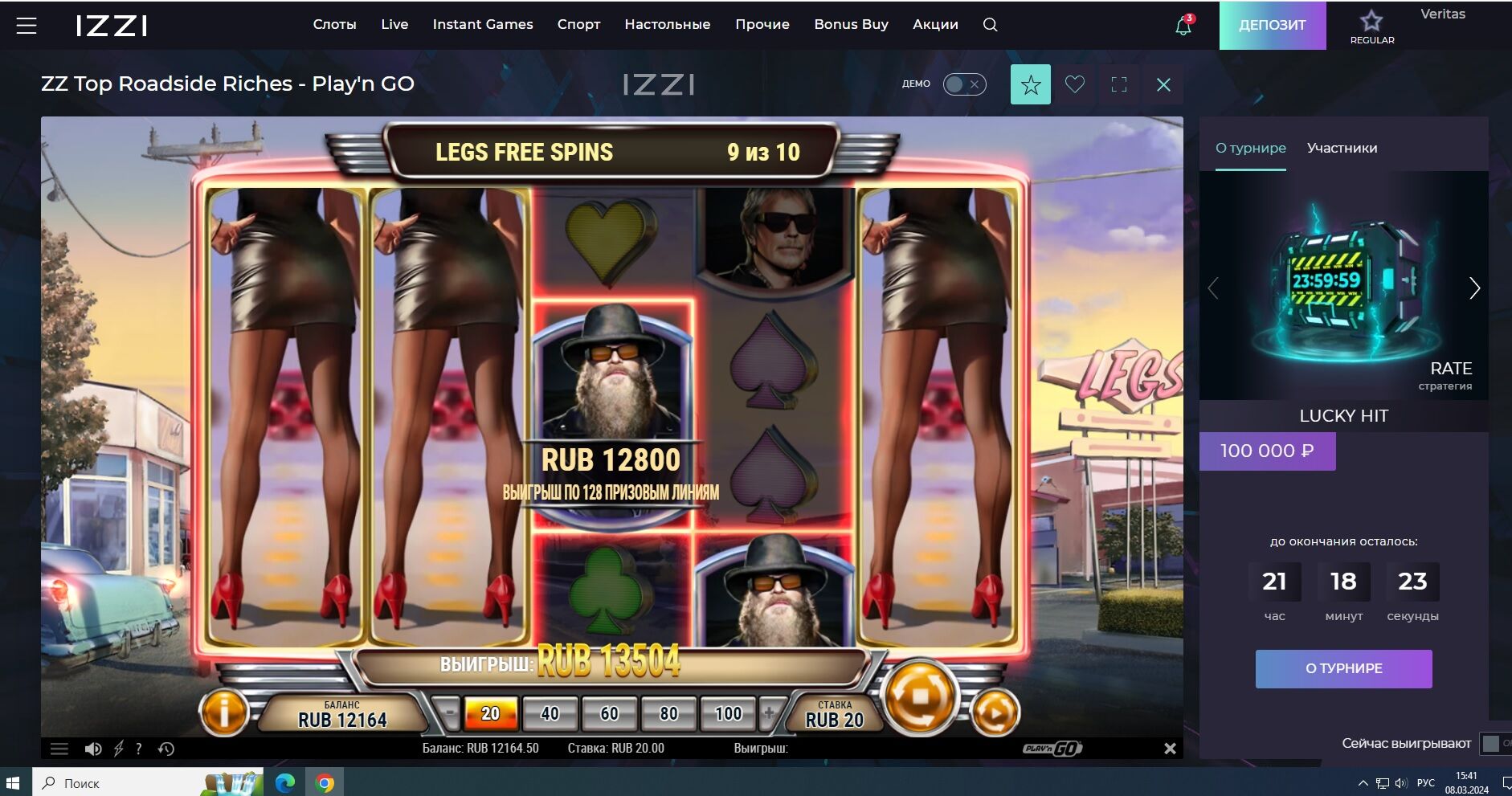
Task: Open the Депозит page
Action: tap(1272, 25)
